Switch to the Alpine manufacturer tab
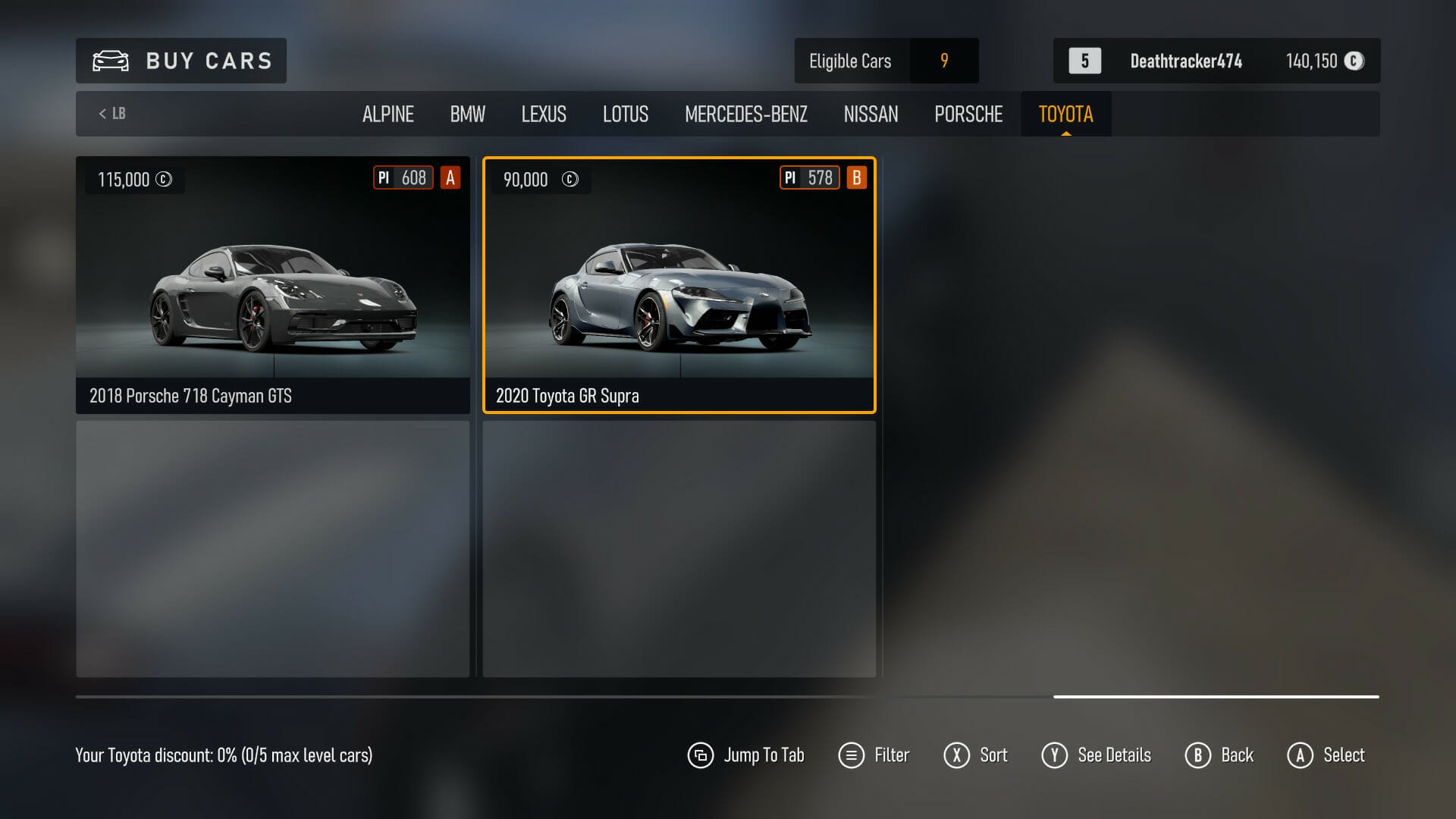This screenshot has width=1456, height=819. pyautogui.click(x=388, y=115)
